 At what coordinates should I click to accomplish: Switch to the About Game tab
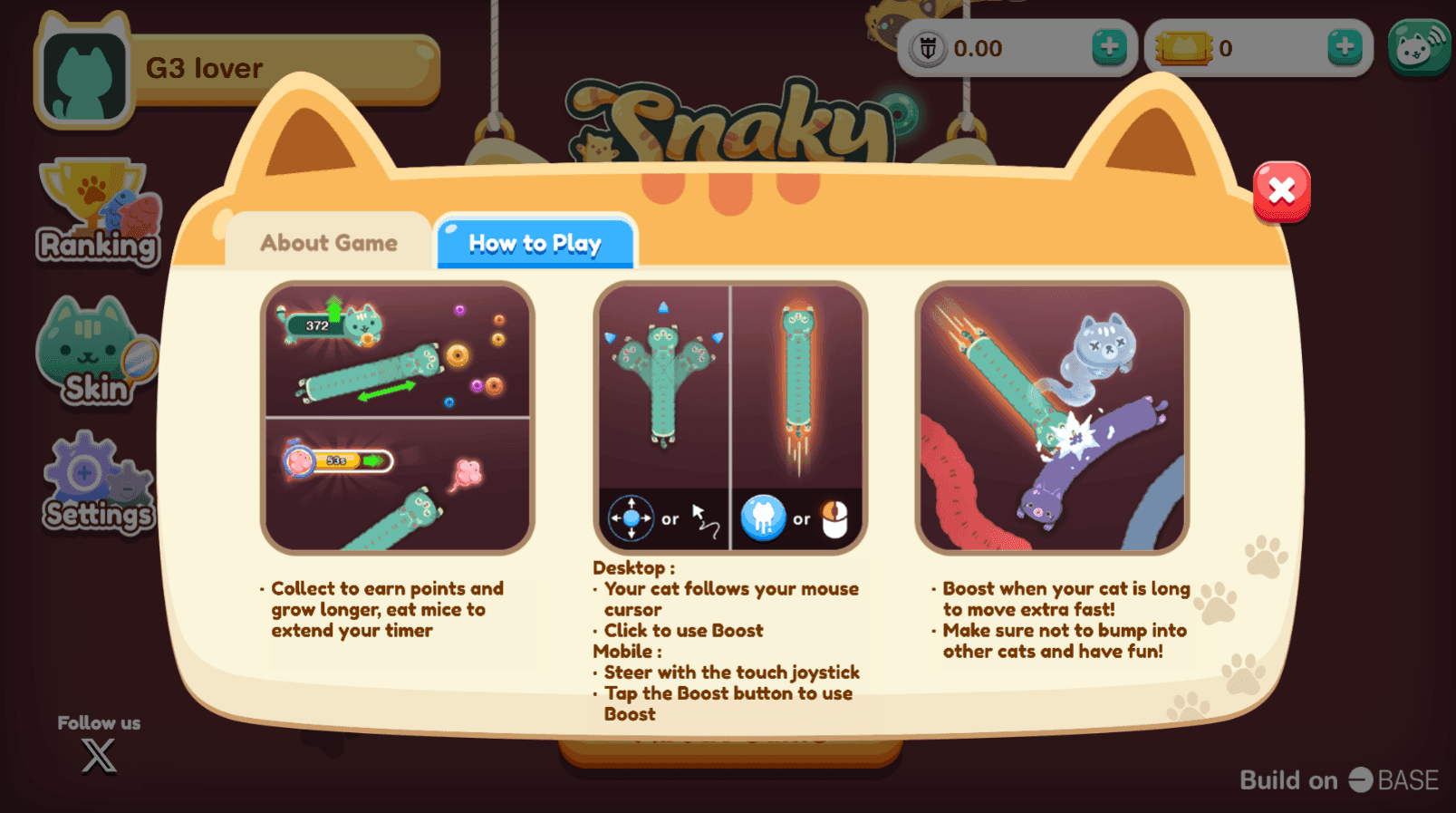(327, 242)
